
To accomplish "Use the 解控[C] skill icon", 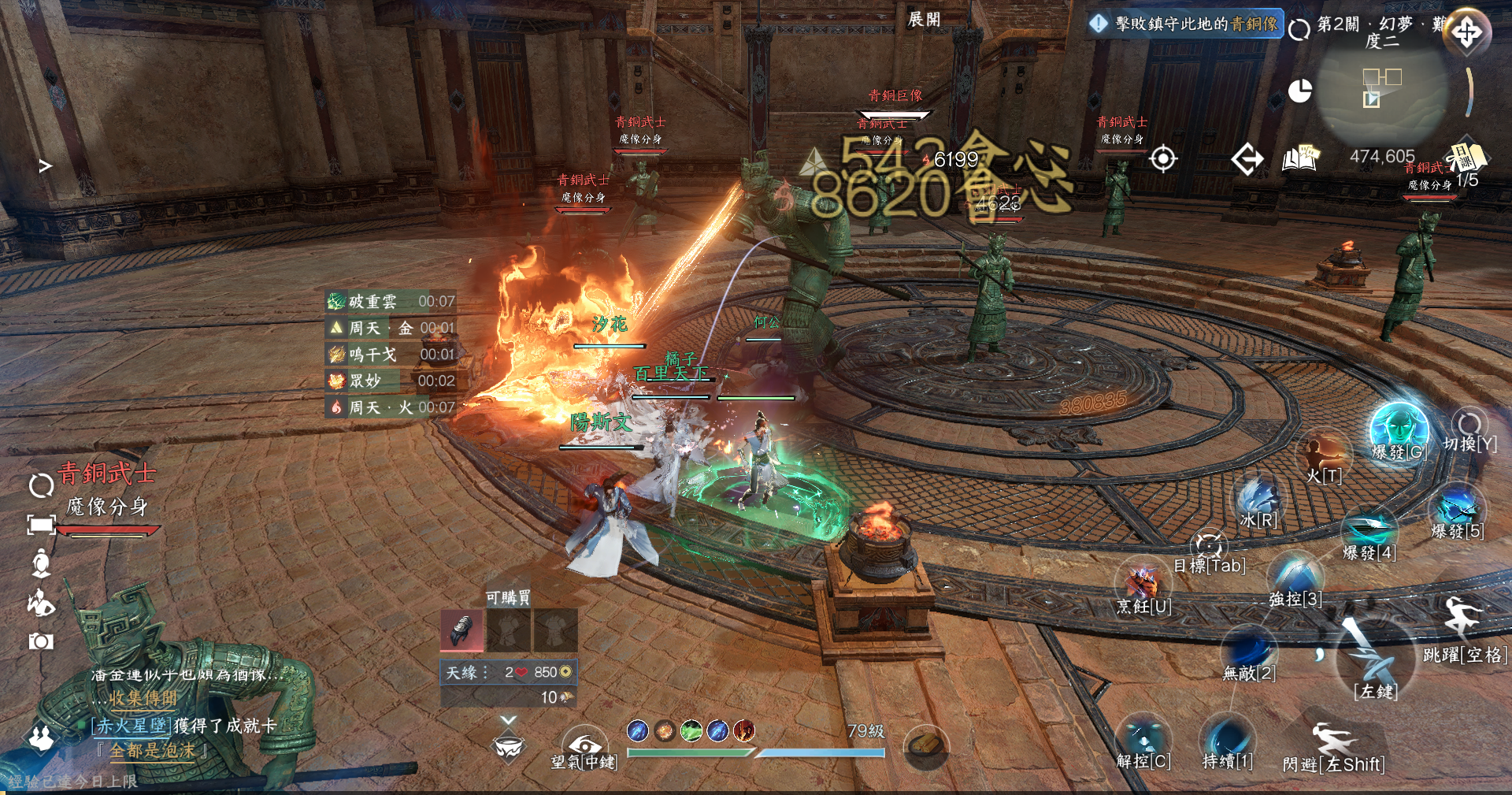I will point(1143,740).
